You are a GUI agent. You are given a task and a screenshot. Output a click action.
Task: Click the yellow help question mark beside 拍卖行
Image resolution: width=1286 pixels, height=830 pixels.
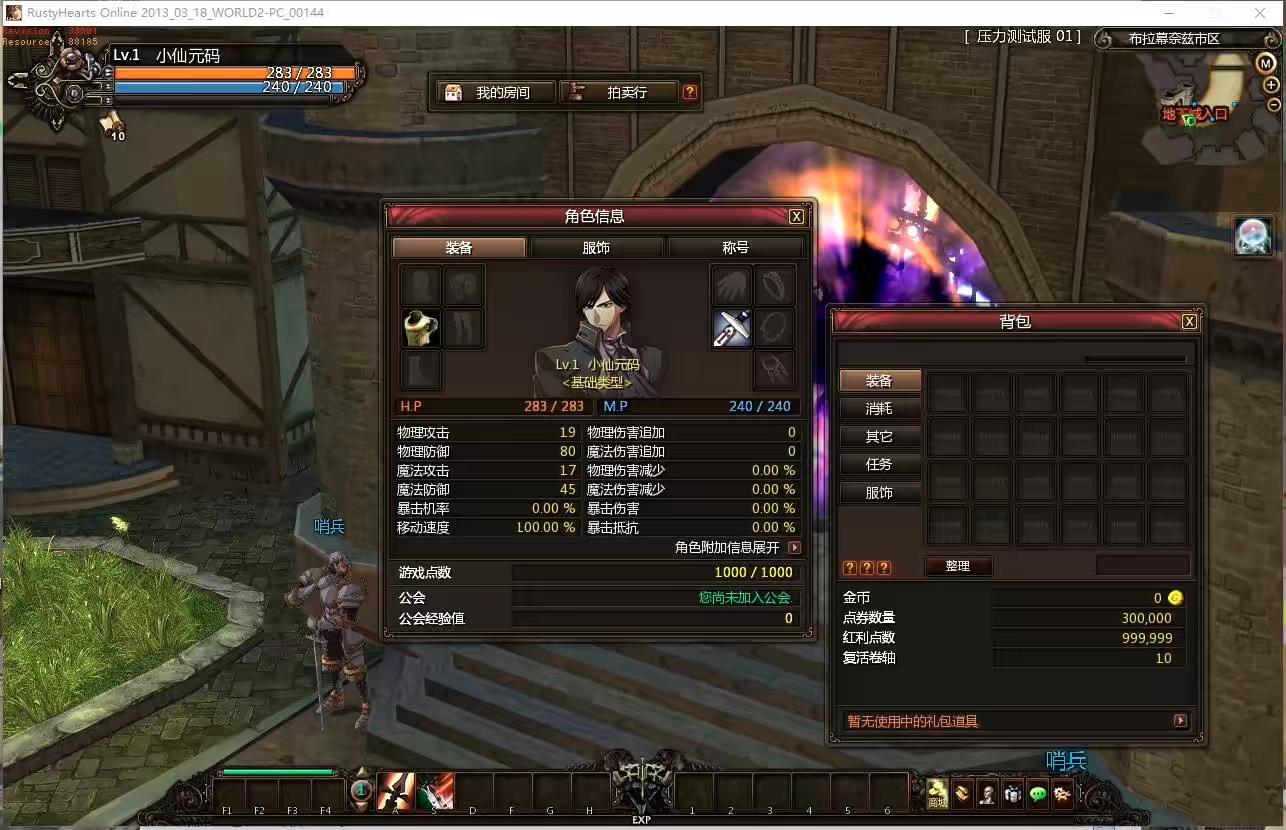tap(688, 91)
